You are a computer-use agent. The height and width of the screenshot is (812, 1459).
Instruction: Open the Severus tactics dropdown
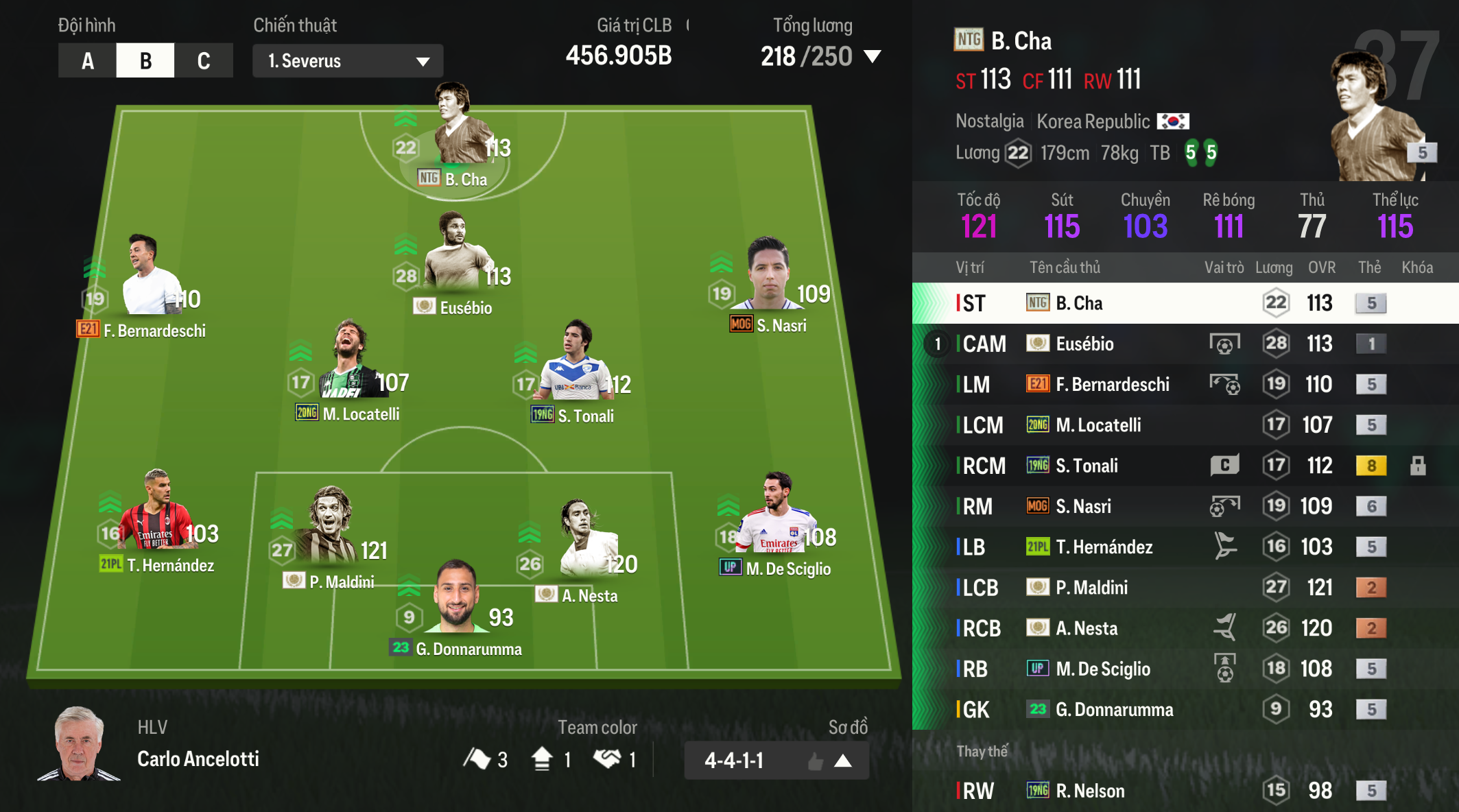[348, 61]
